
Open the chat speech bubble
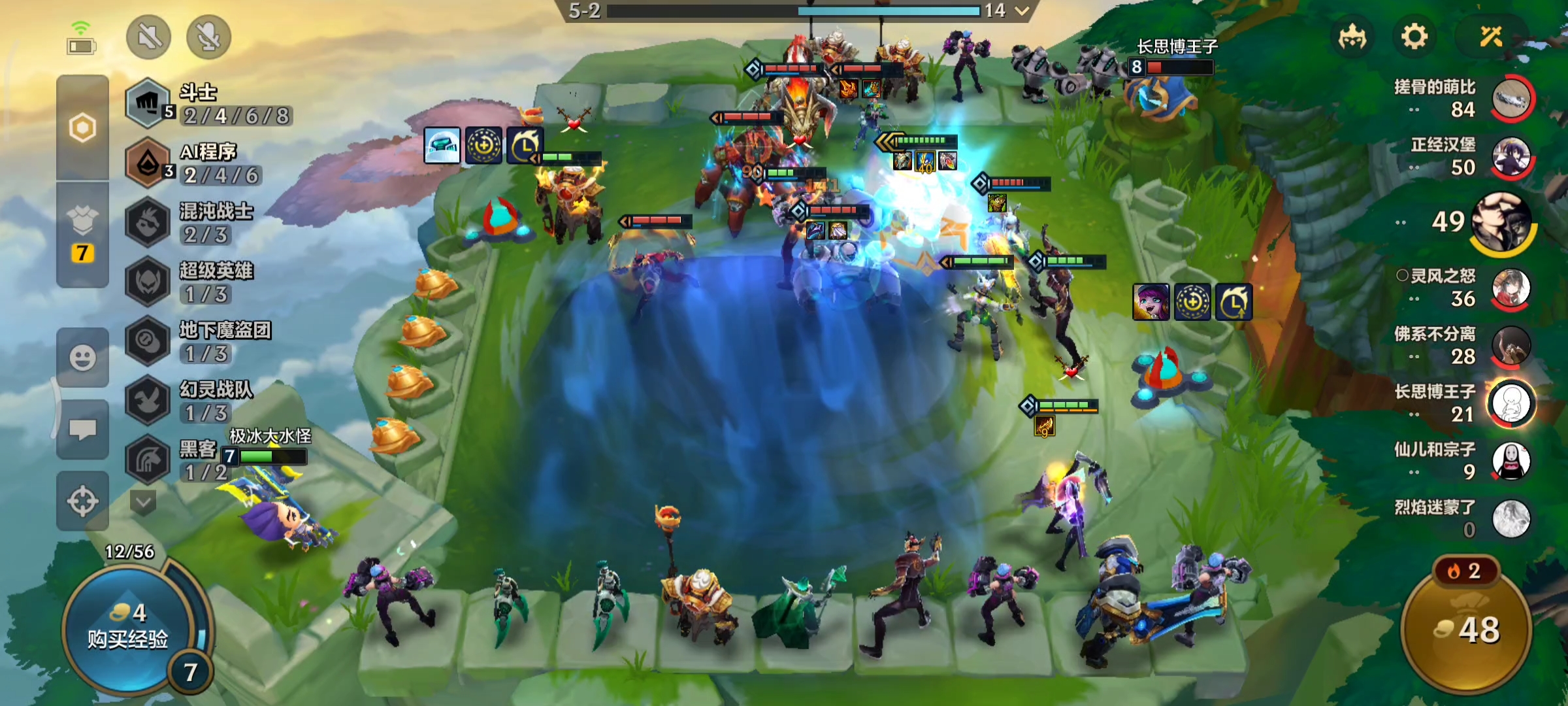pyautogui.click(x=82, y=429)
